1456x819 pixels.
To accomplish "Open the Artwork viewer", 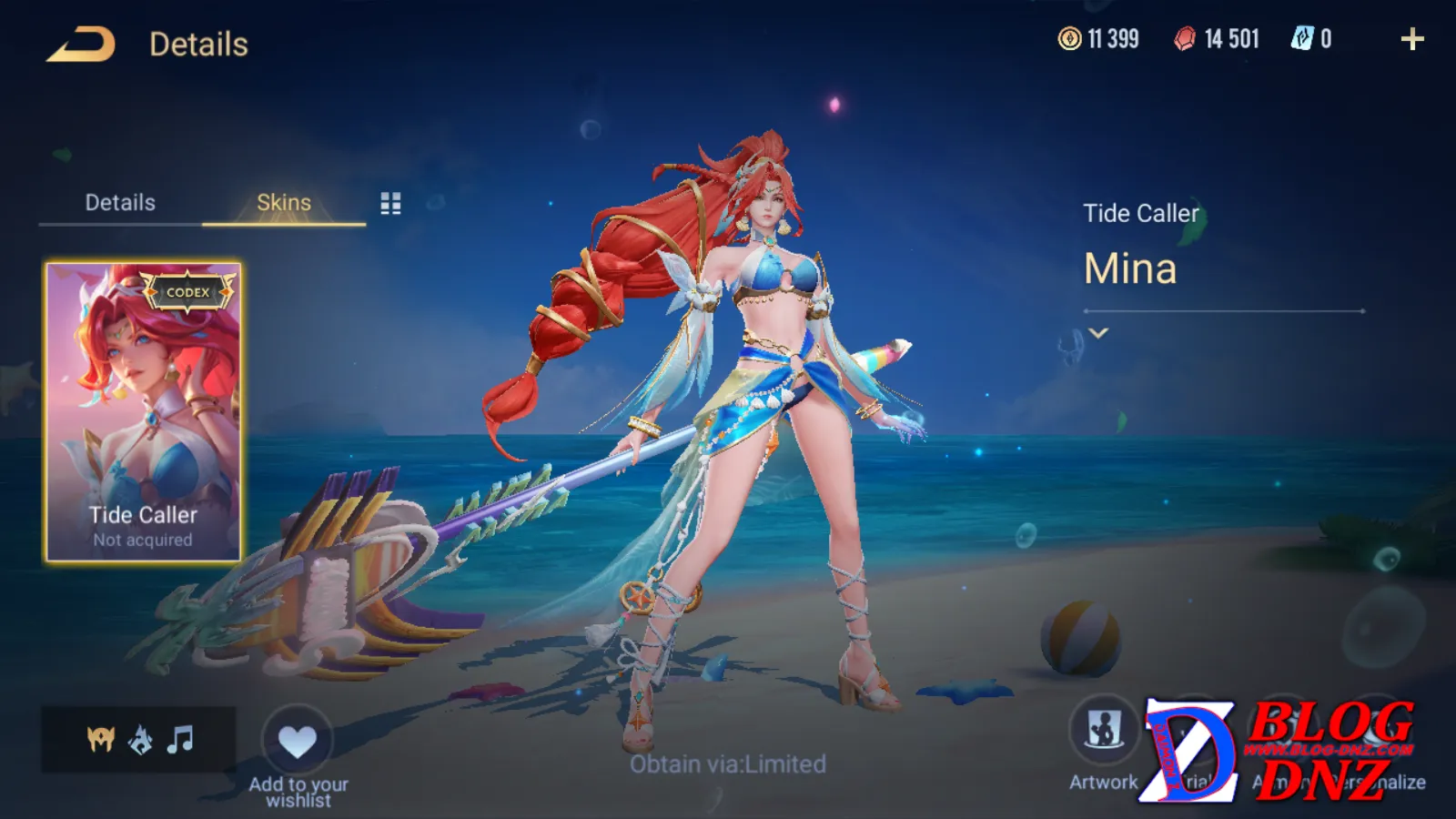I will (1103, 731).
